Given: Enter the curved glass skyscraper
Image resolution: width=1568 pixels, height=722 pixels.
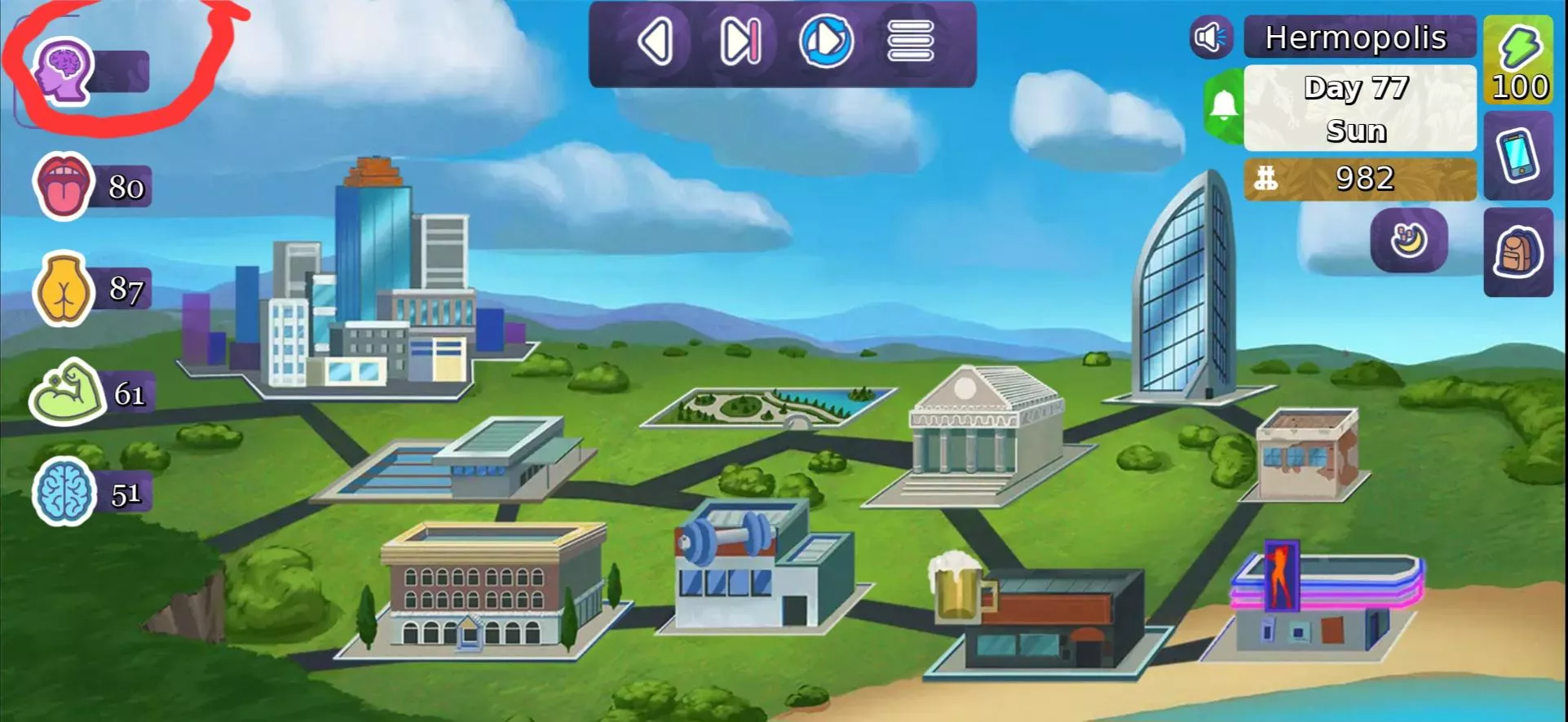Looking at the screenshot, I should (x=1186, y=294).
